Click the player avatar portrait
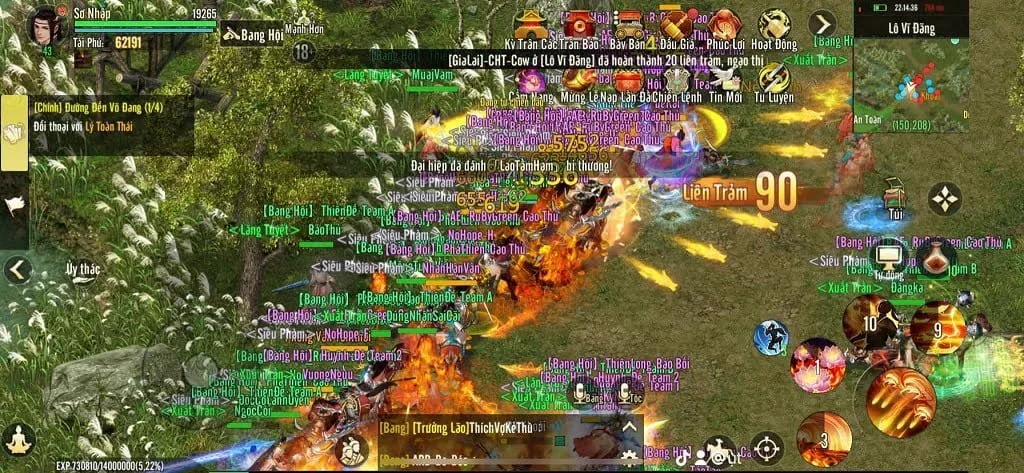This screenshot has width=1024, height=473. coord(44,26)
